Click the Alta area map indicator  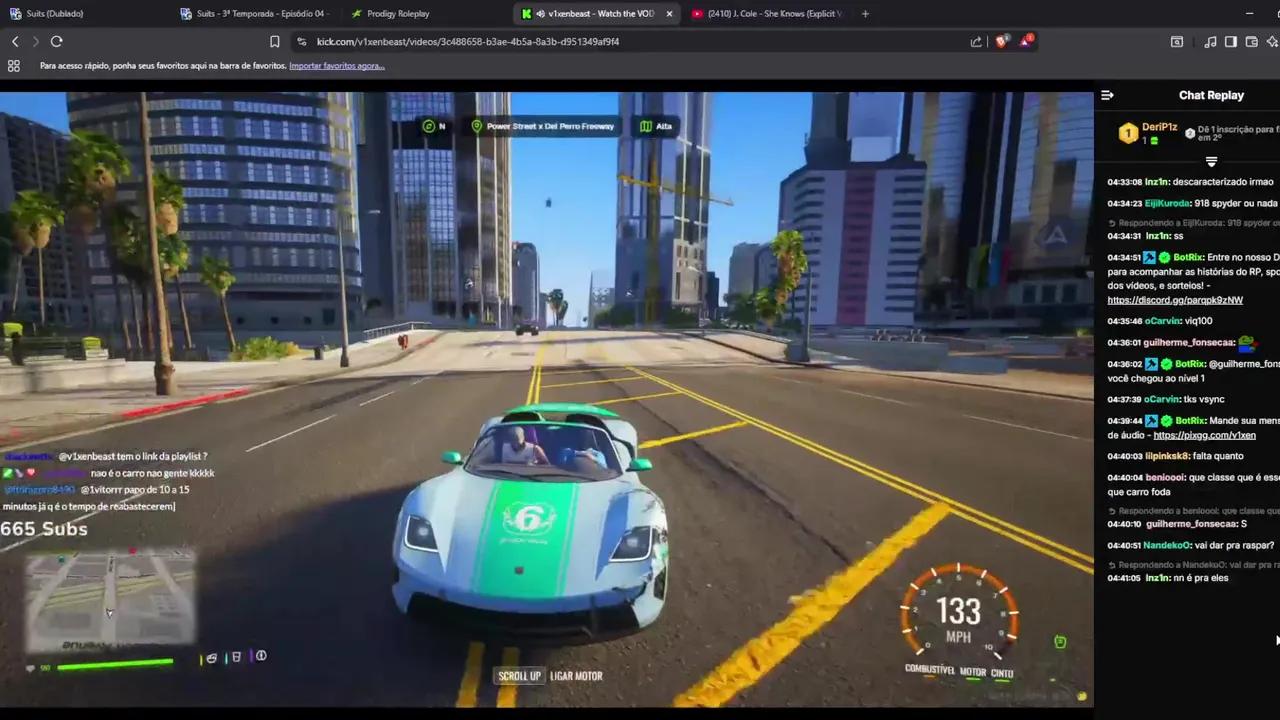(656, 126)
